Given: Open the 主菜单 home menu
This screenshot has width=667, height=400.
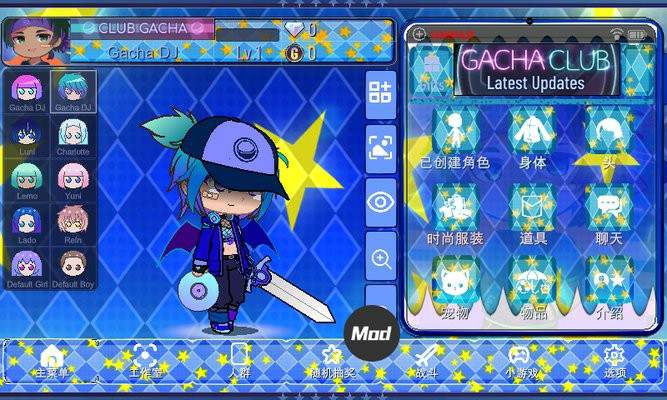Looking at the screenshot, I should click(52, 361).
